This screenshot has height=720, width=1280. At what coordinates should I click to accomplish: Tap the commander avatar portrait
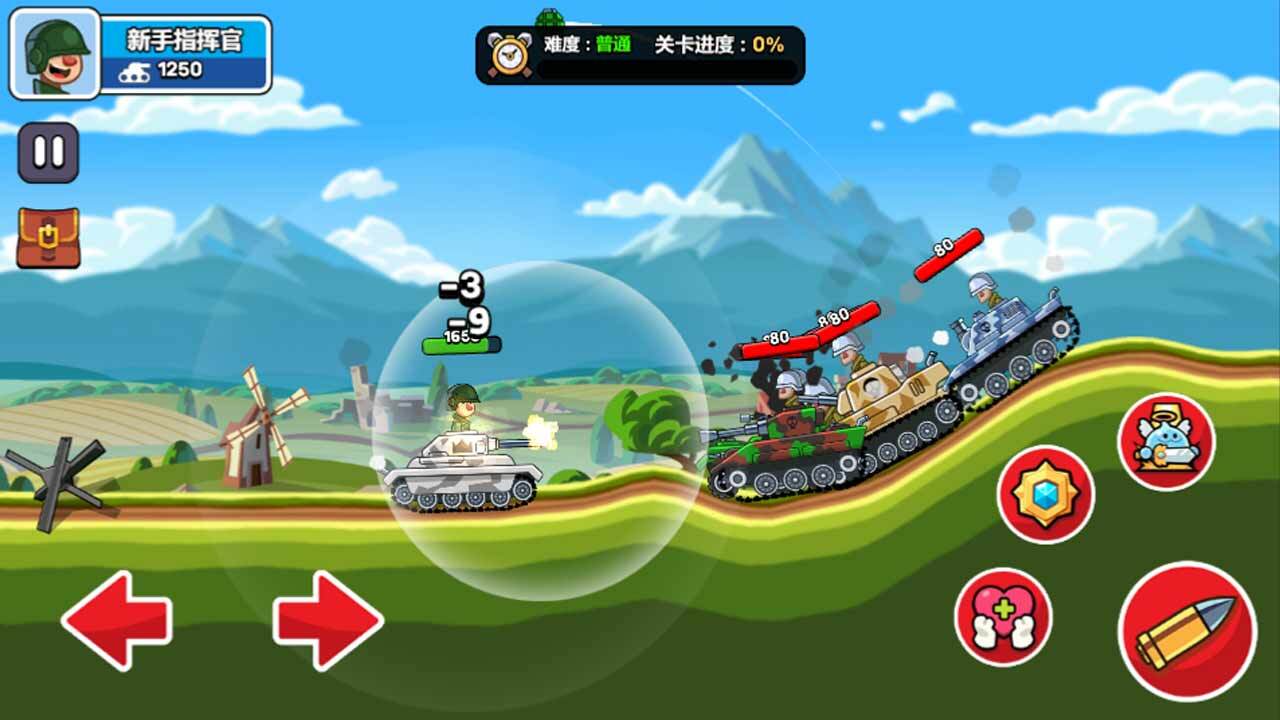55,54
